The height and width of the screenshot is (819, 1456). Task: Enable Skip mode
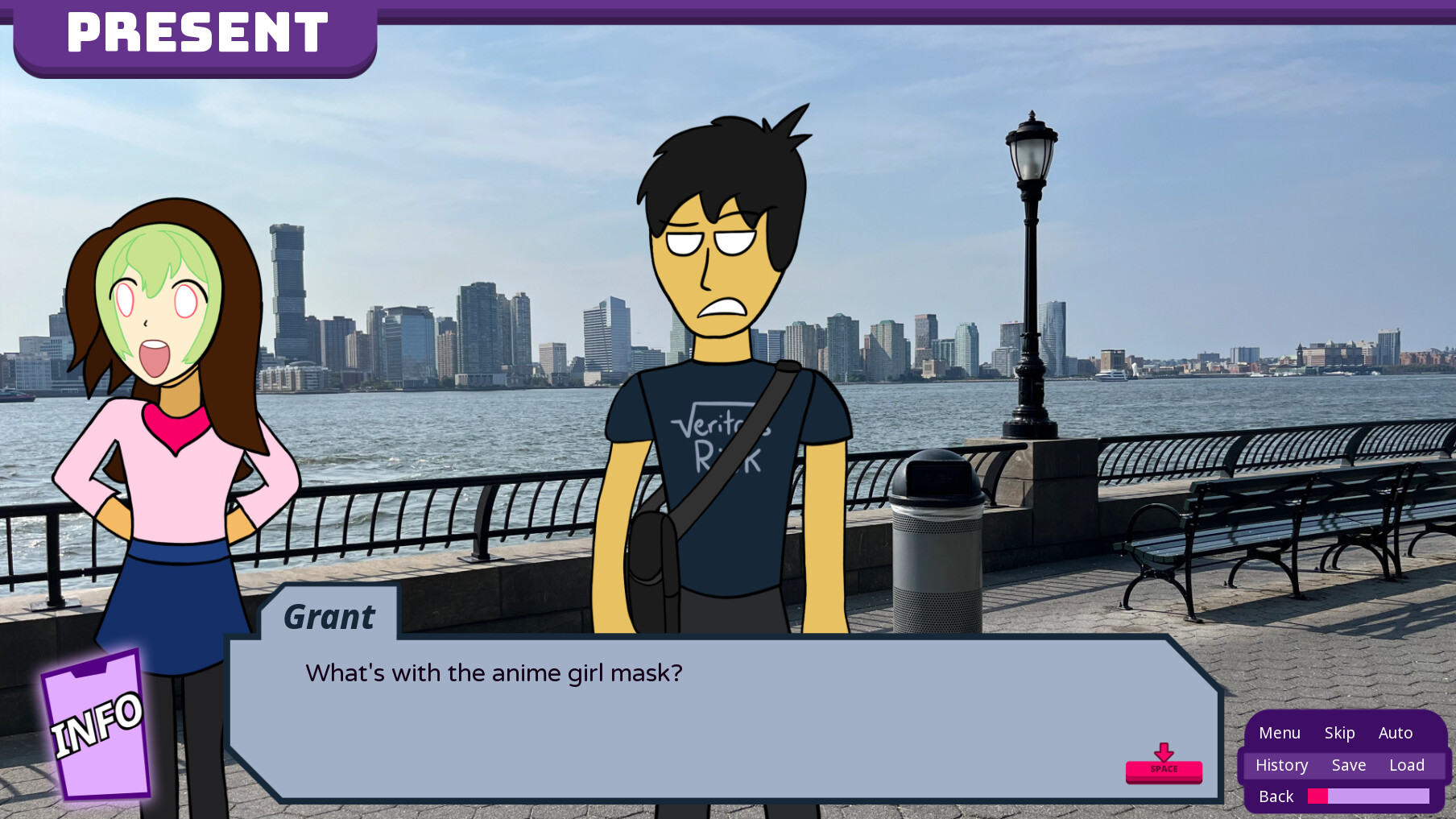click(1339, 733)
